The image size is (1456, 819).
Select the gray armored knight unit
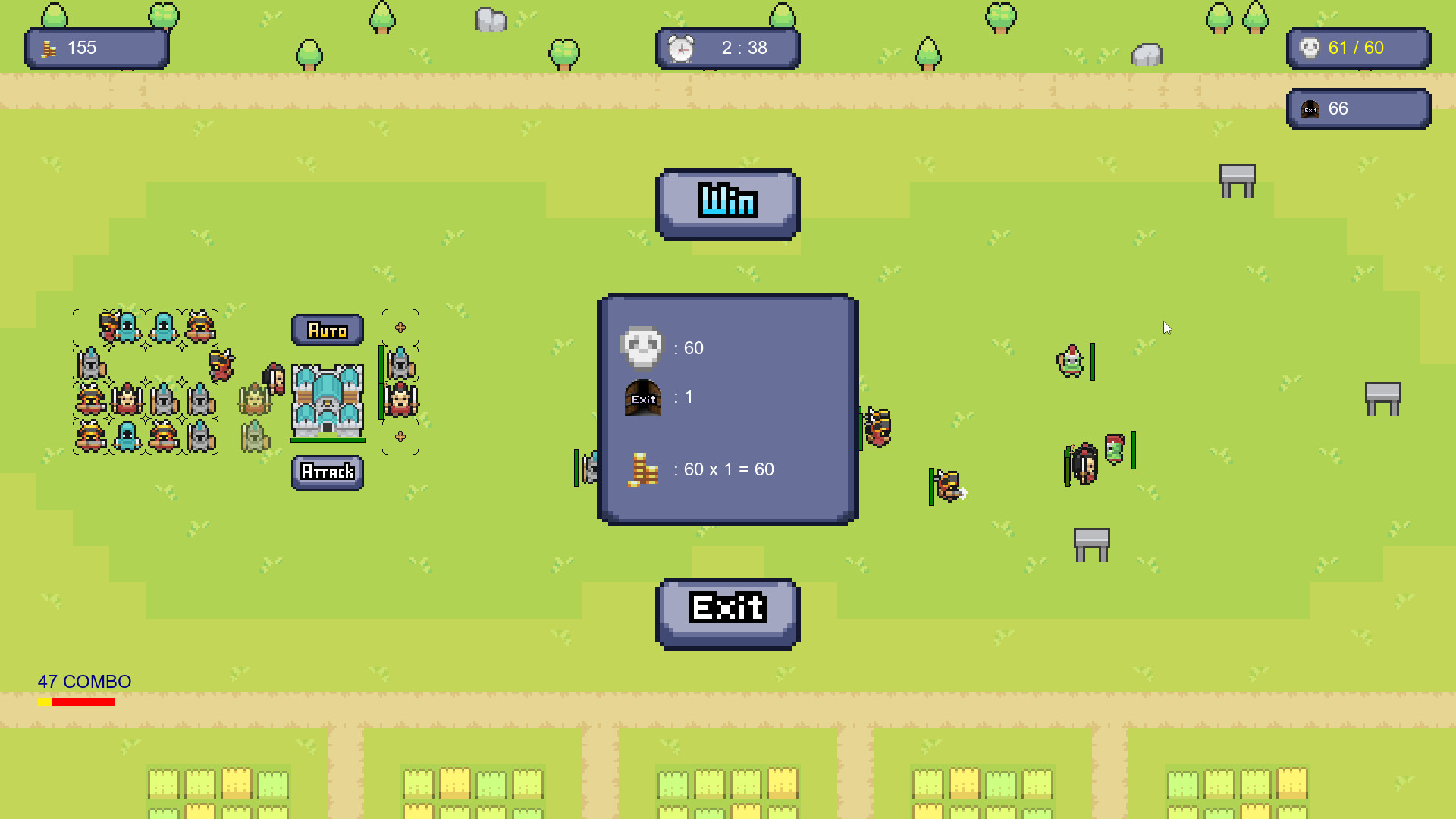coord(92,366)
